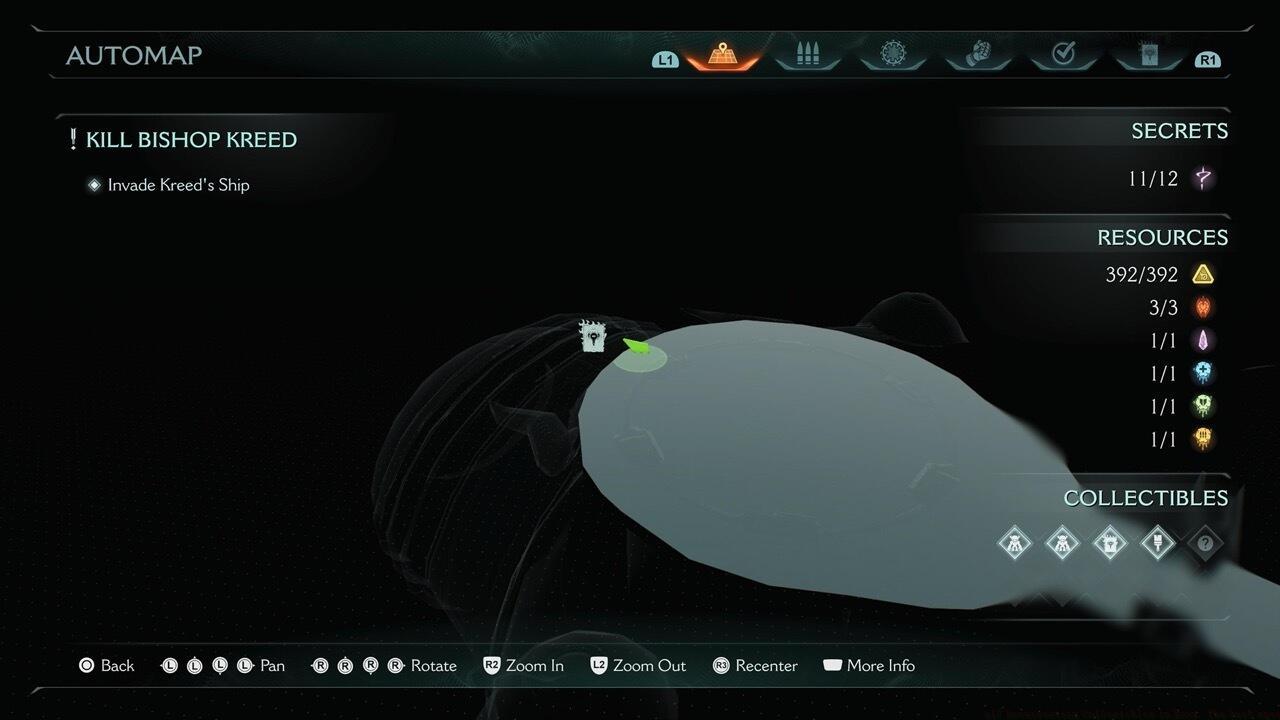Open the checkmark challenges tab
The height and width of the screenshot is (720, 1280).
pos(1063,55)
